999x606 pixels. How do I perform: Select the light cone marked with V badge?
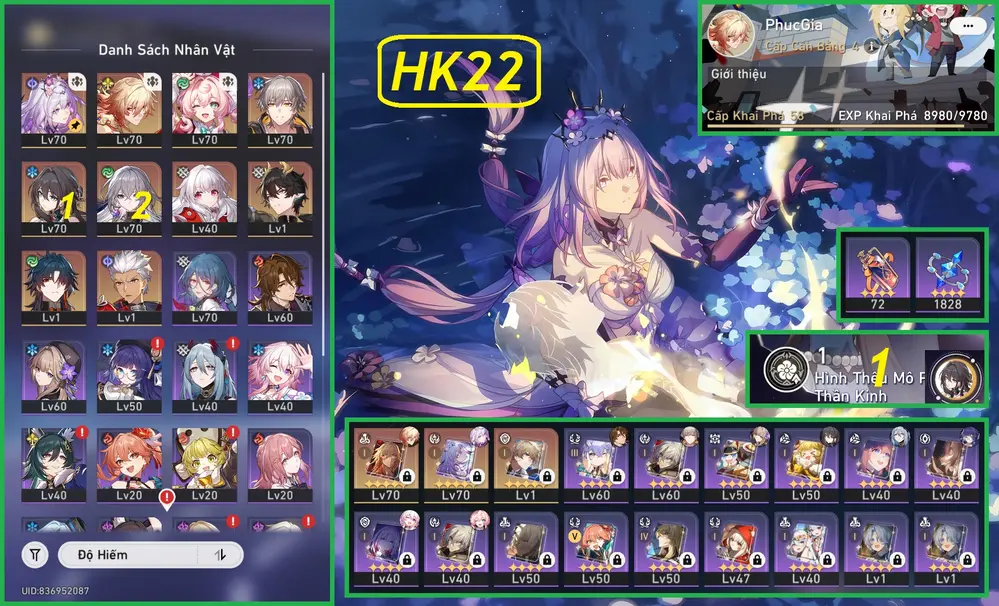596,547
